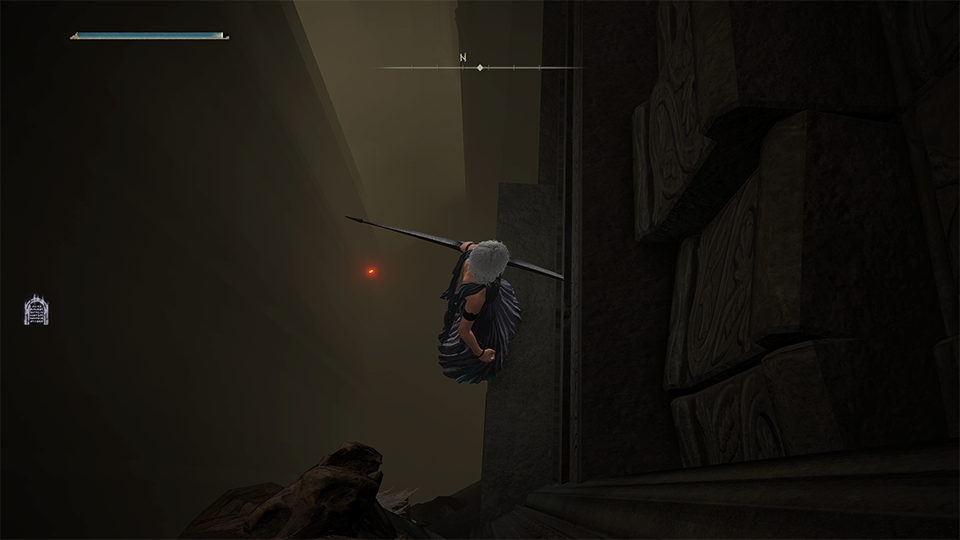Click the stone tablet archway icon
Screen dimensions: 960x540
(x=37, y=310)
